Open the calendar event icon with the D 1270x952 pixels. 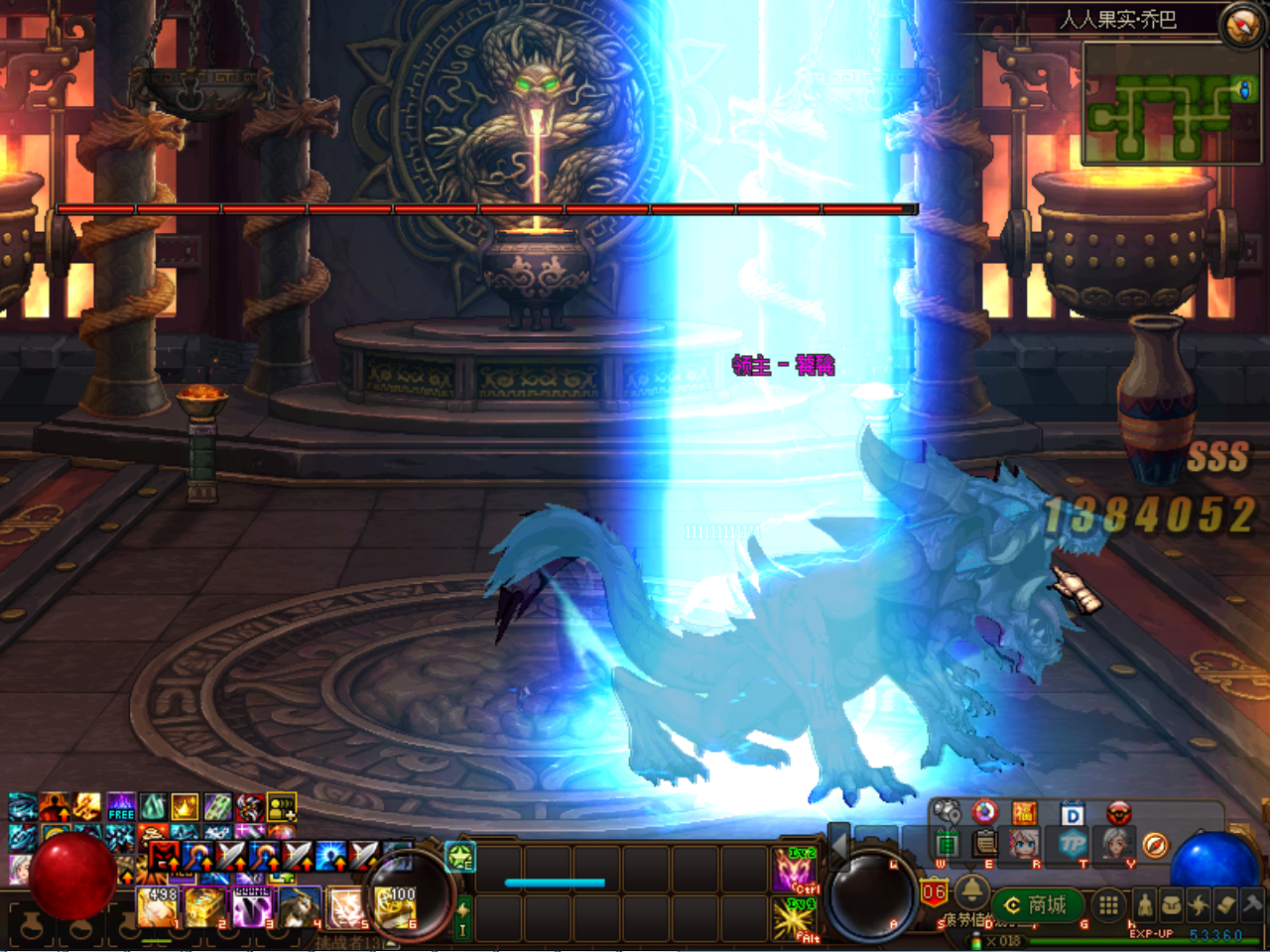1072,813
